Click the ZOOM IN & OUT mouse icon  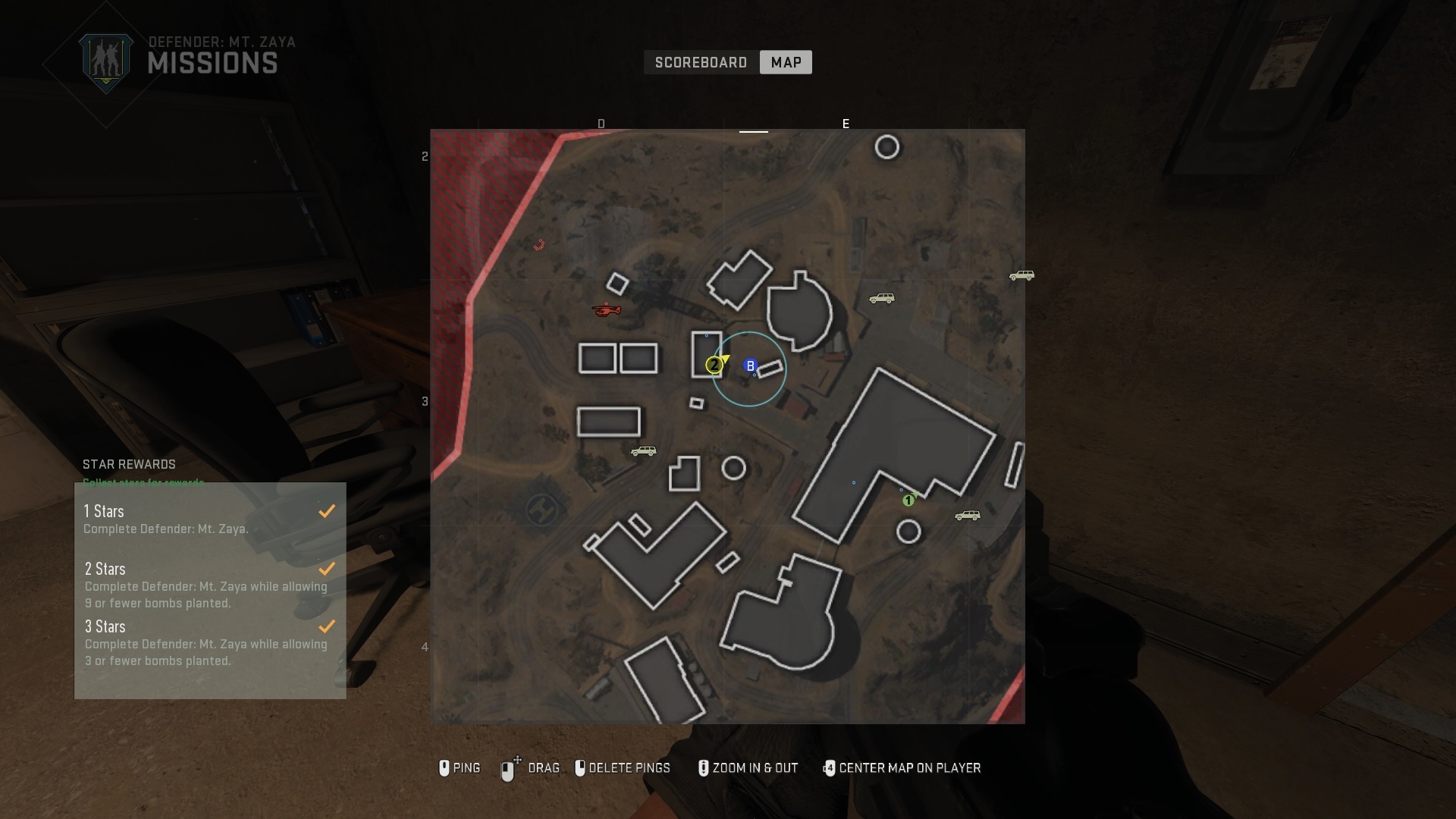tap(704, 768)
